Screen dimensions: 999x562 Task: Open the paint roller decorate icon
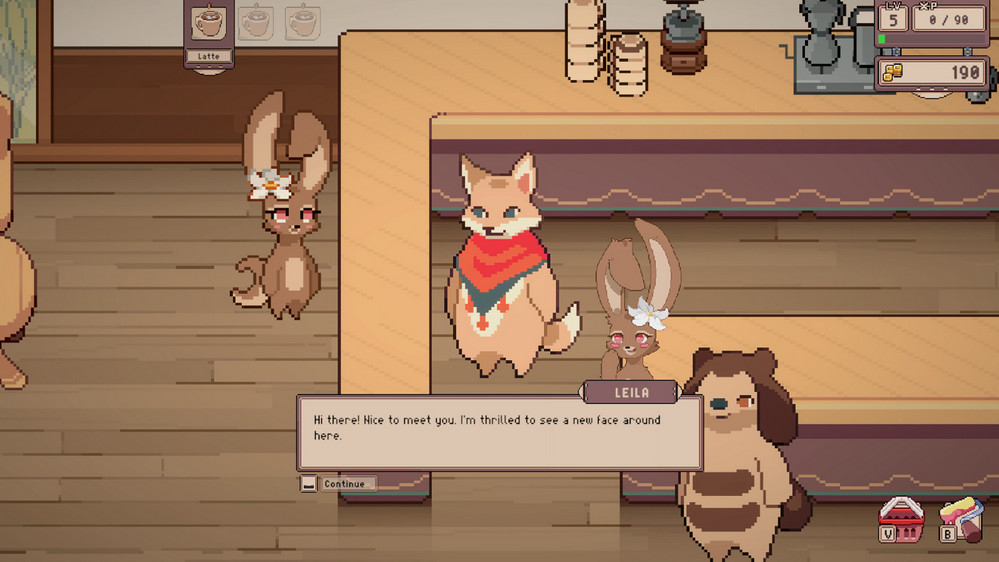tap(962, 518)
